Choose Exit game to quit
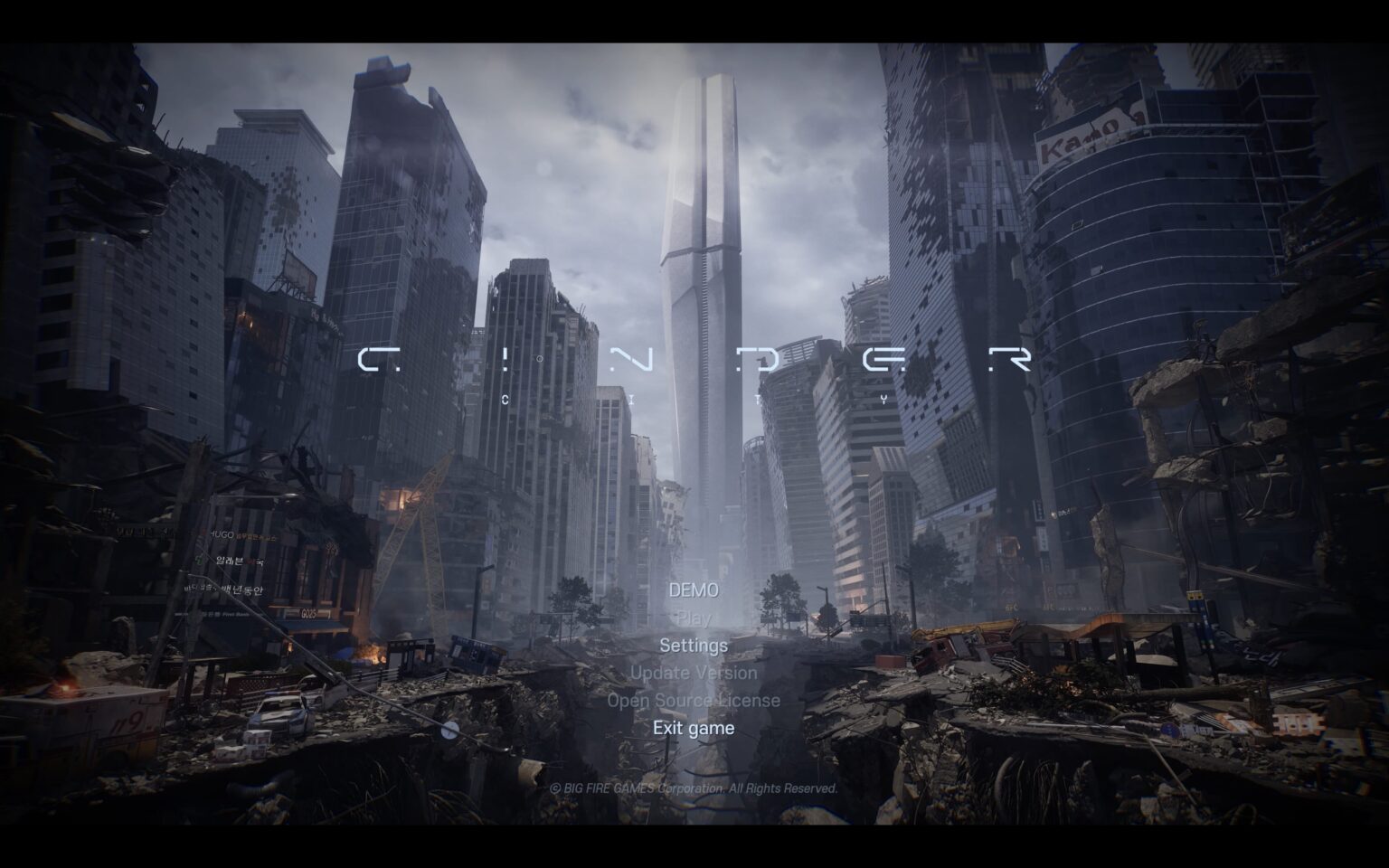 pyautogui.click(x=694, y=728)
